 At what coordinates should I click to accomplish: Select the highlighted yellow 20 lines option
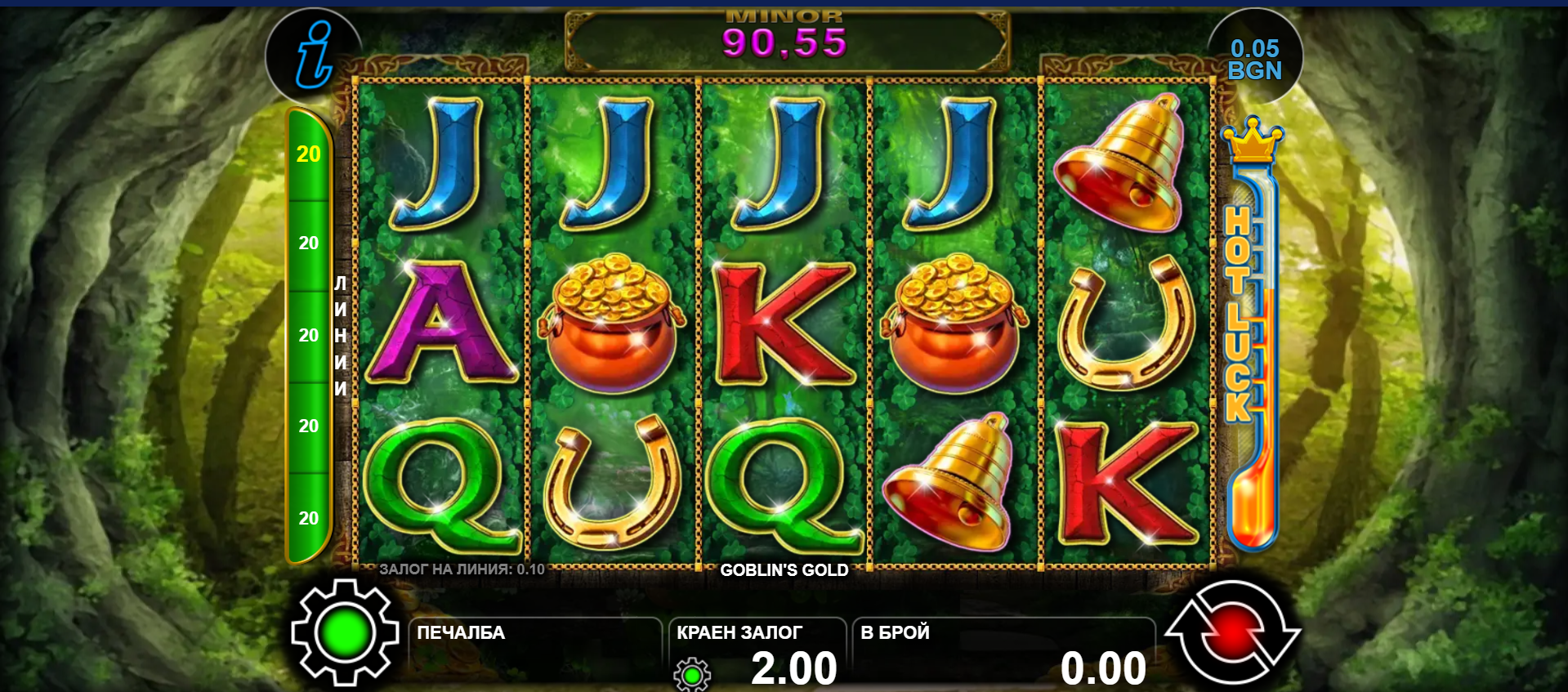point(309,154)
